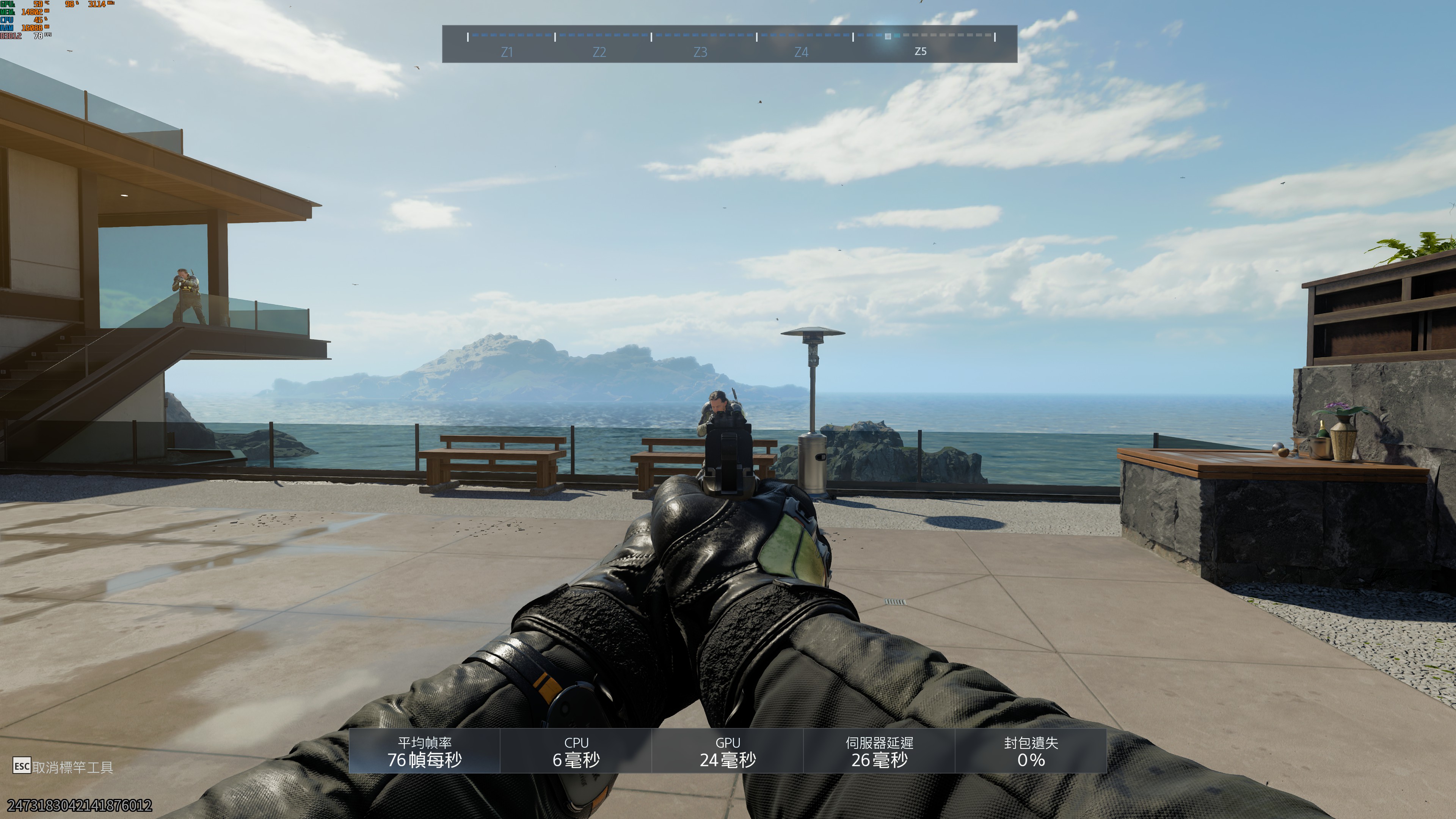This screenshot has width=1456, height=819.
Task: Jump to the Z2 benchmark zone
Action: 599,52
